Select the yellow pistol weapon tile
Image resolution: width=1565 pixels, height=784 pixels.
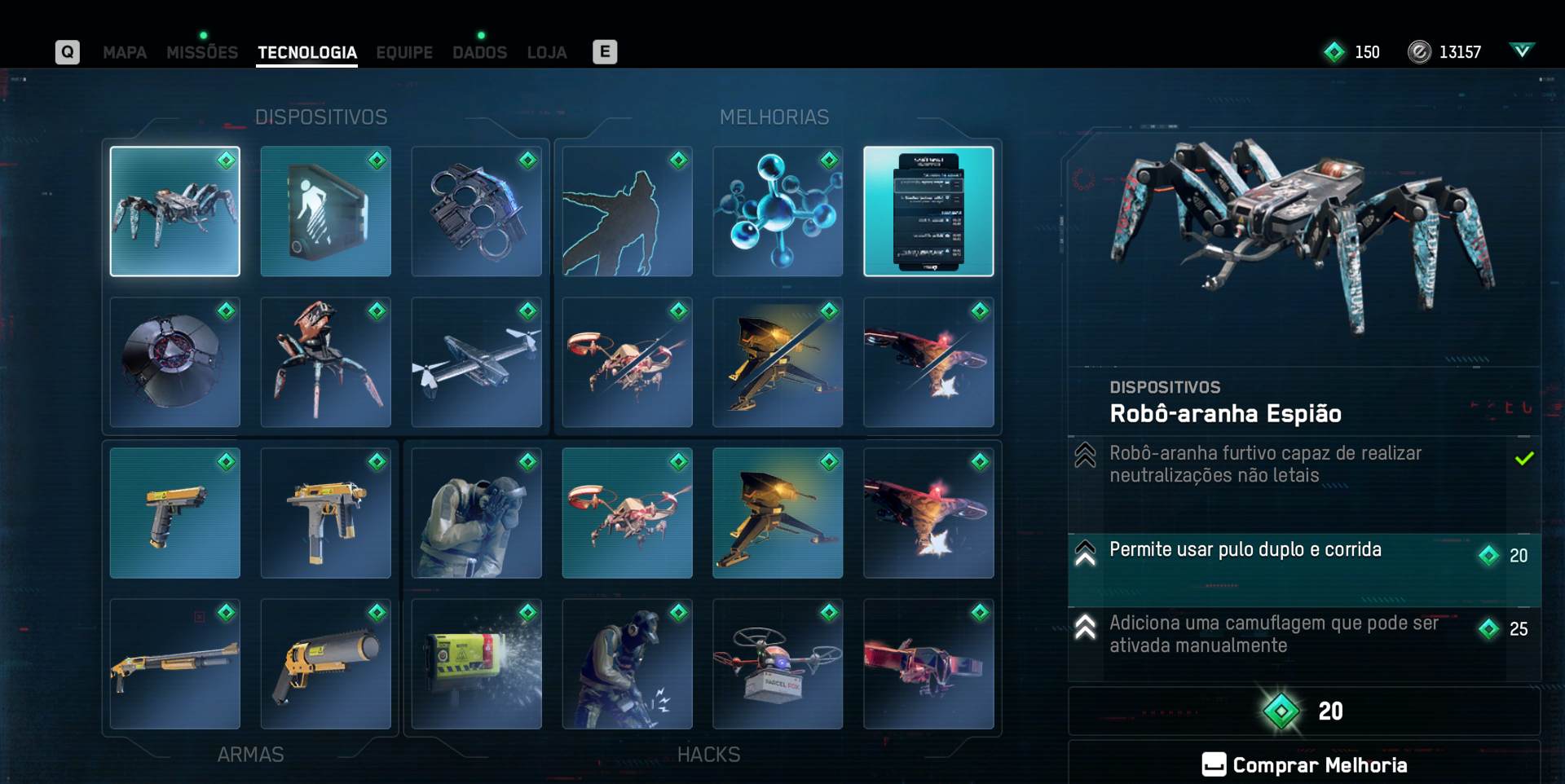pos(175,513)
